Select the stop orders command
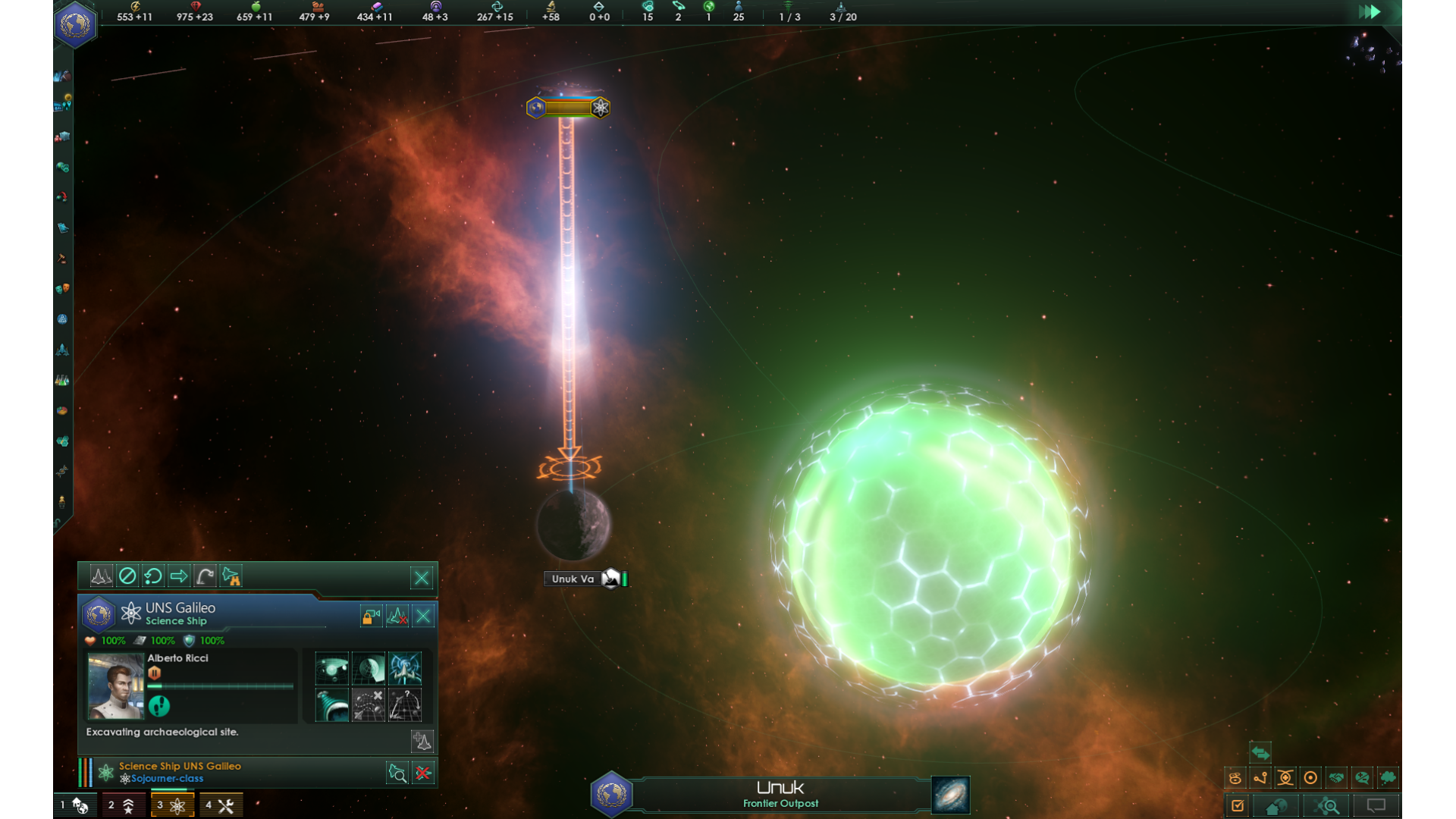1456x819 pixels. (127, 576)
